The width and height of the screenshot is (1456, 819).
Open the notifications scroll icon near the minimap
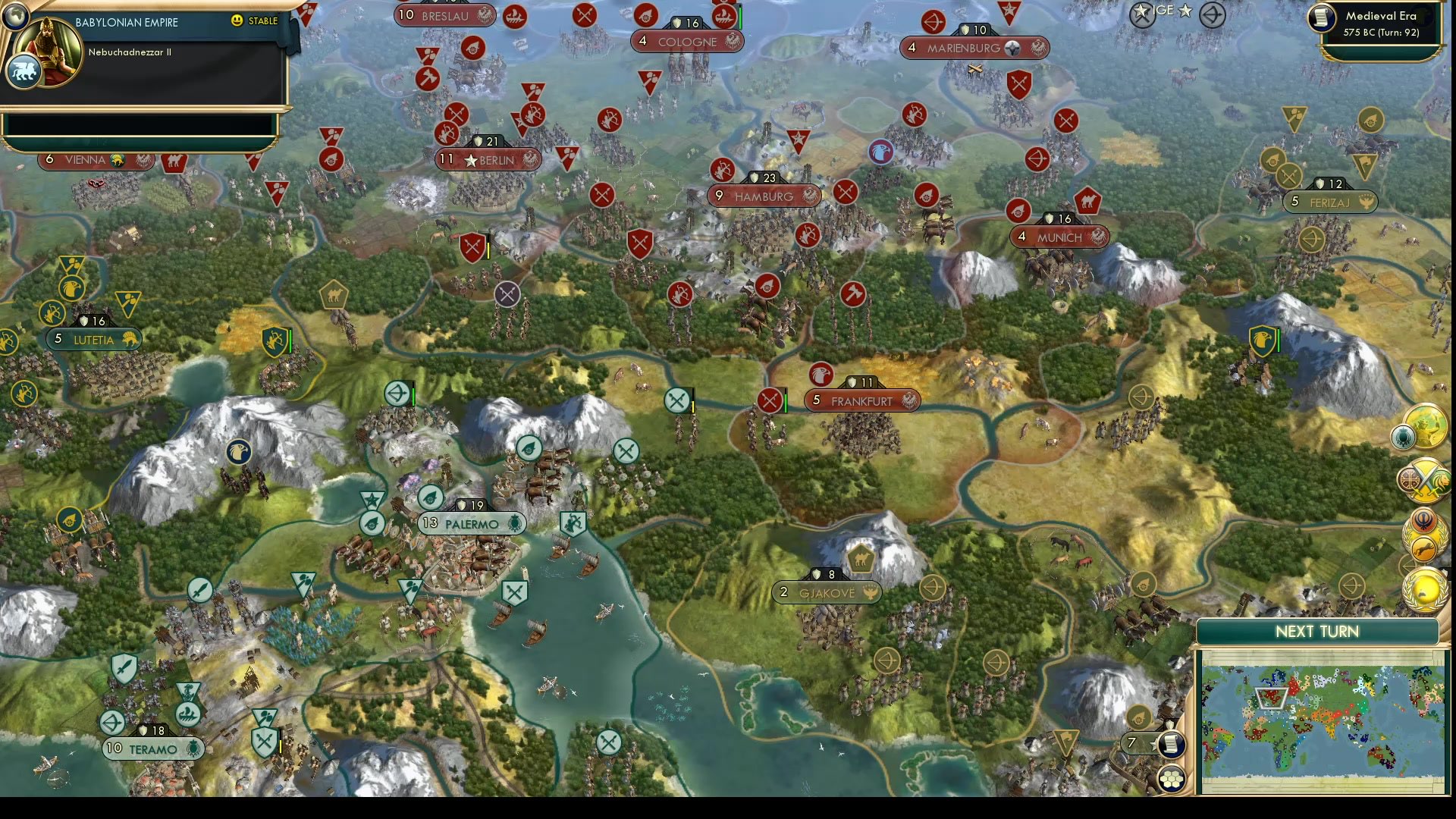[1172, 744]
